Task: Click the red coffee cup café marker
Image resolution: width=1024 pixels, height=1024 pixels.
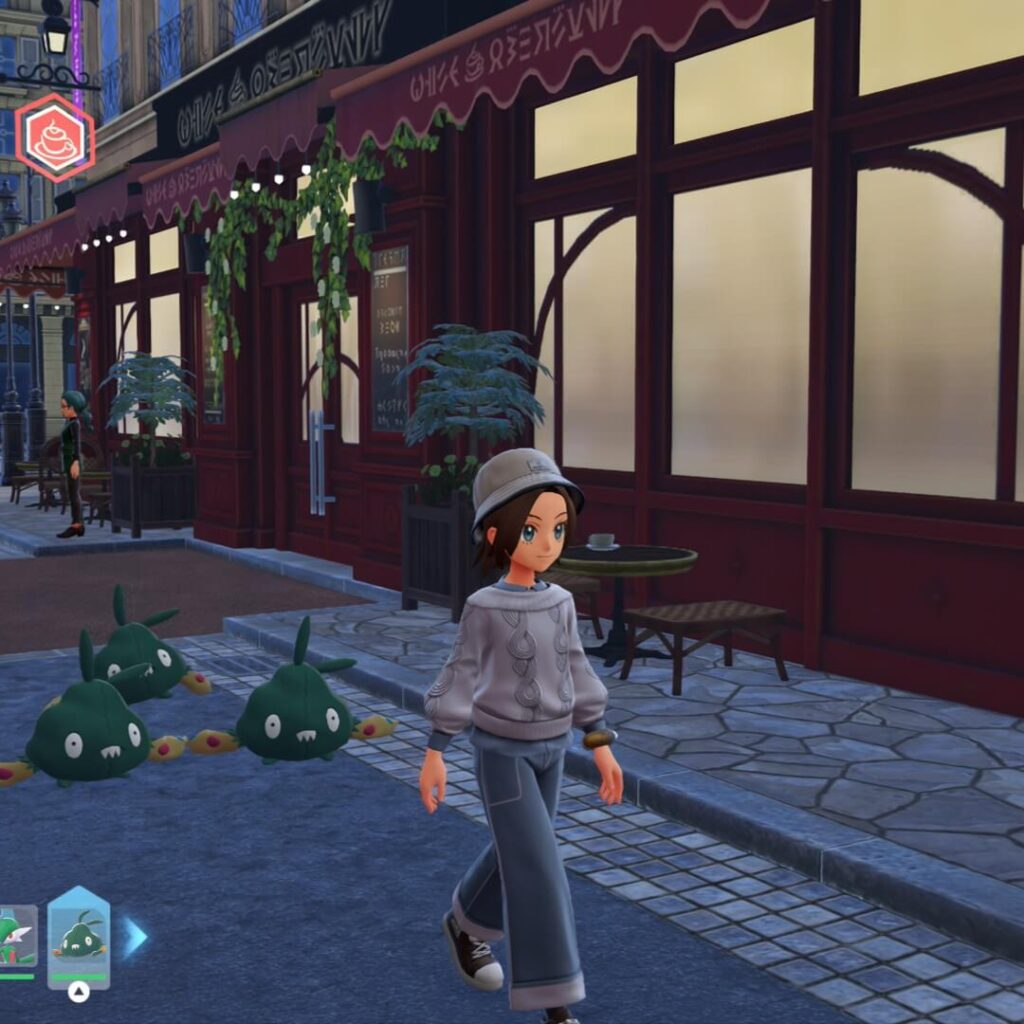Action: [x=55, y=137]
